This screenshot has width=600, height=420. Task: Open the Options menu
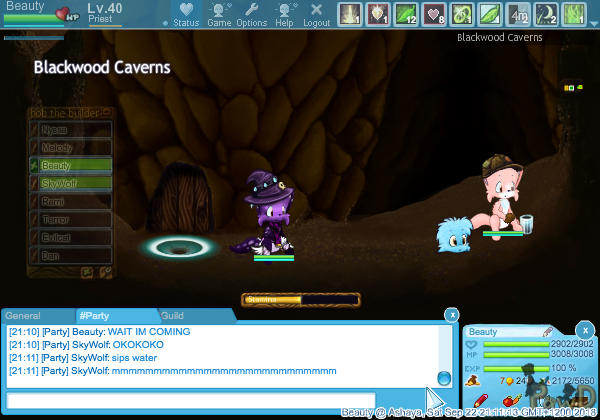(251, 14)
